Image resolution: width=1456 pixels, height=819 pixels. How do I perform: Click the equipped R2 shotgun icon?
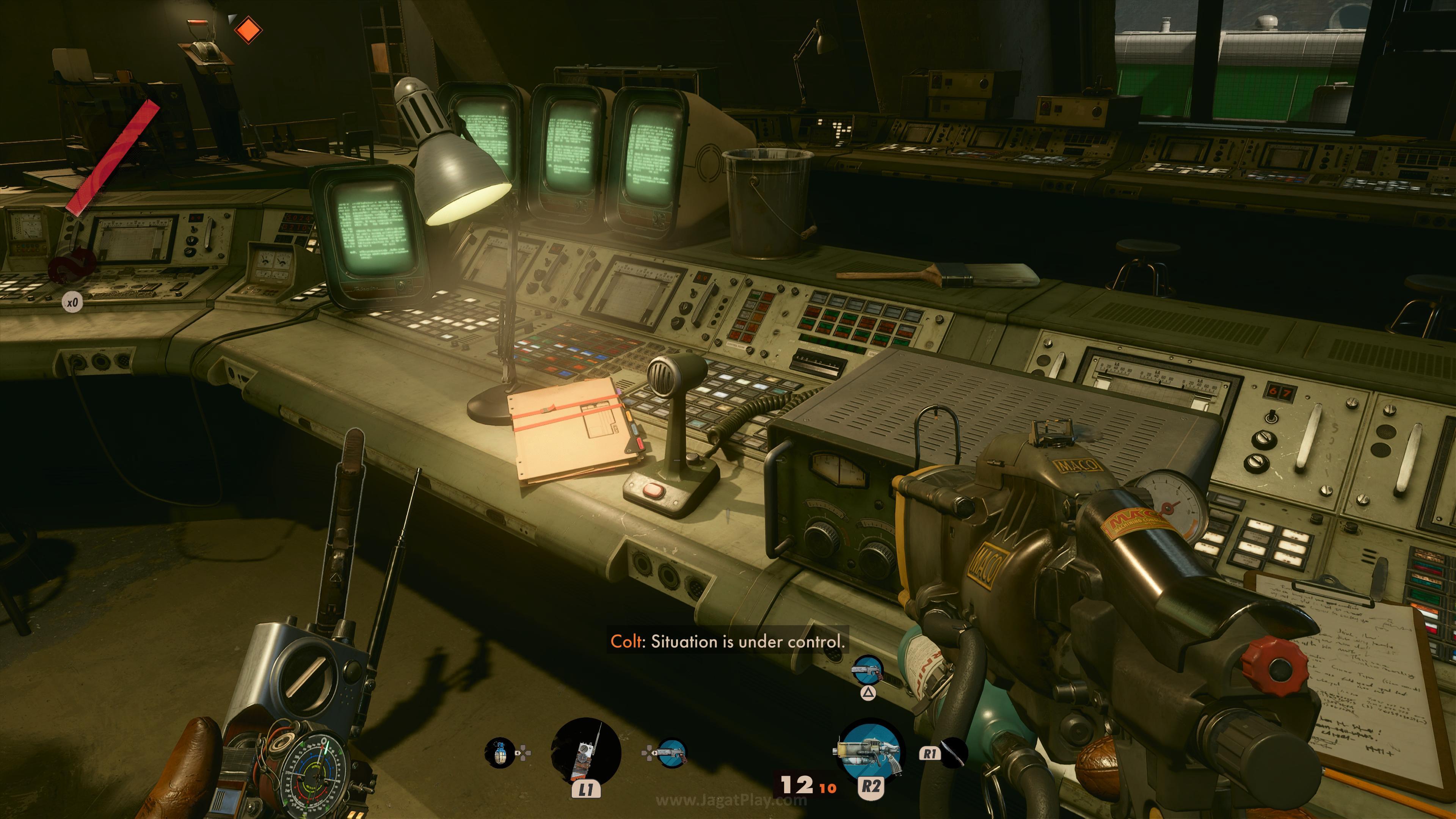point(869,750)
